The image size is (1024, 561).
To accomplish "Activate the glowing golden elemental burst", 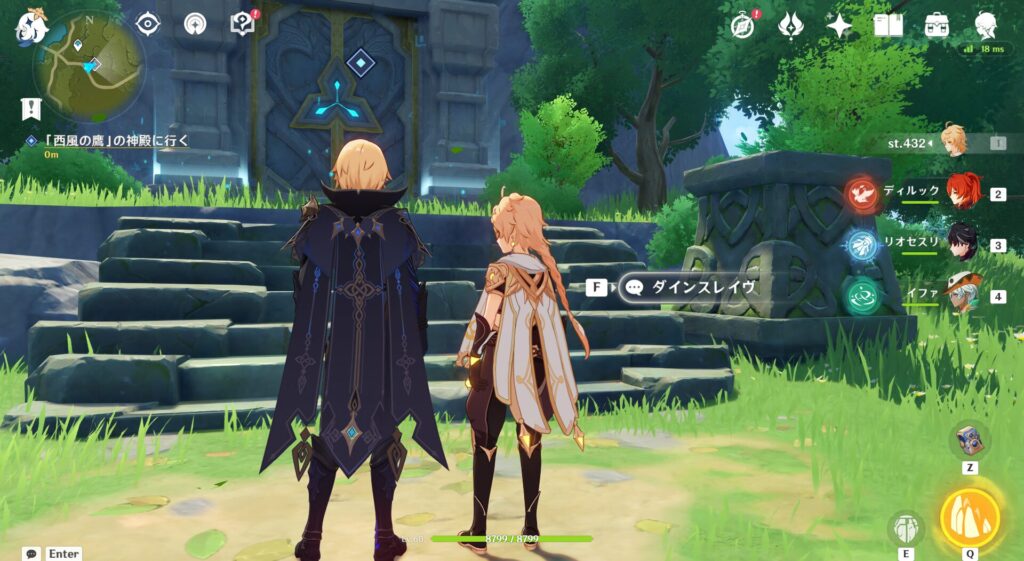I will 970,516.
